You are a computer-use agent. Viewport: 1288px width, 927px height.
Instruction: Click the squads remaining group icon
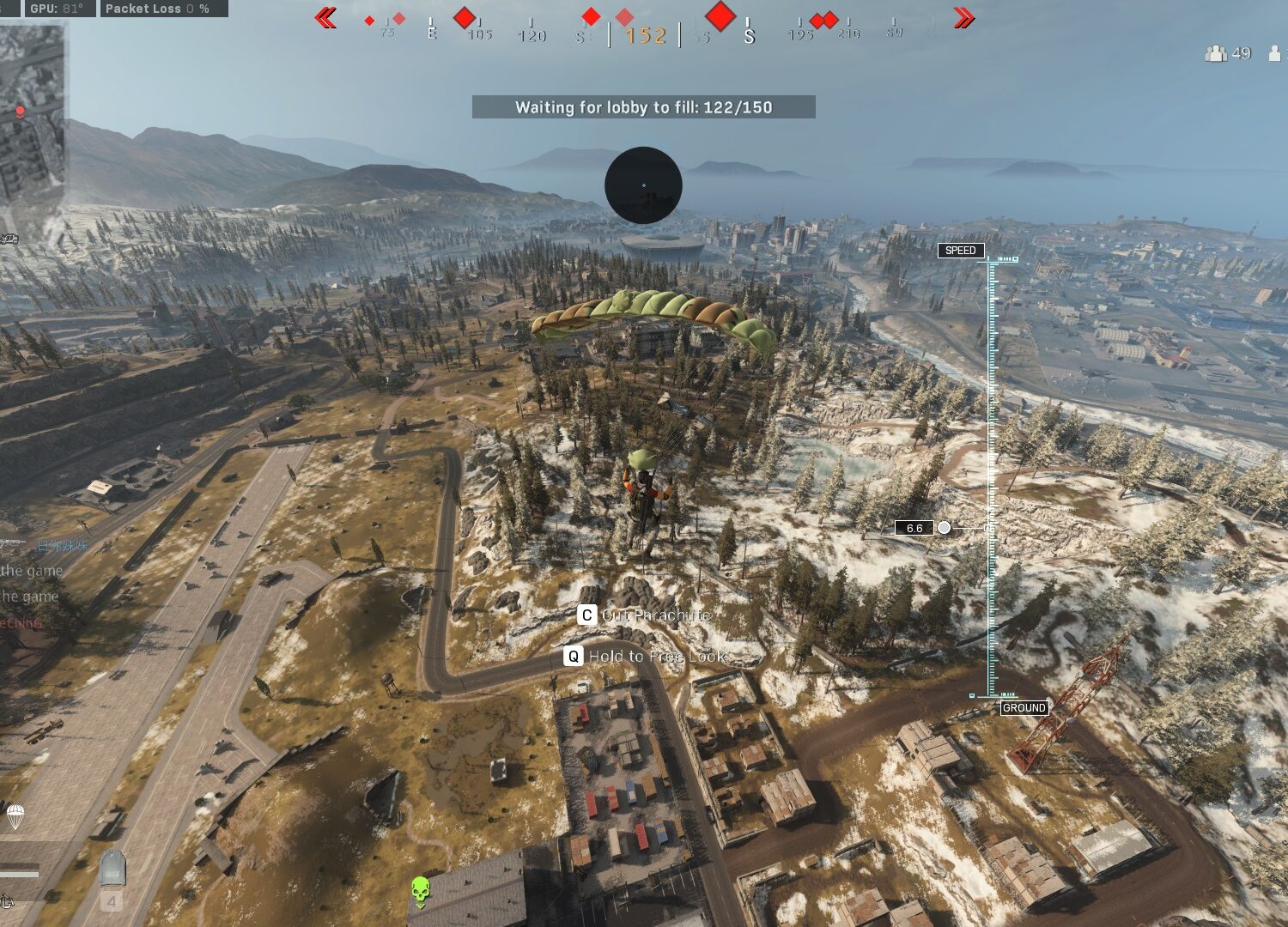click(x=1215, y=53)
